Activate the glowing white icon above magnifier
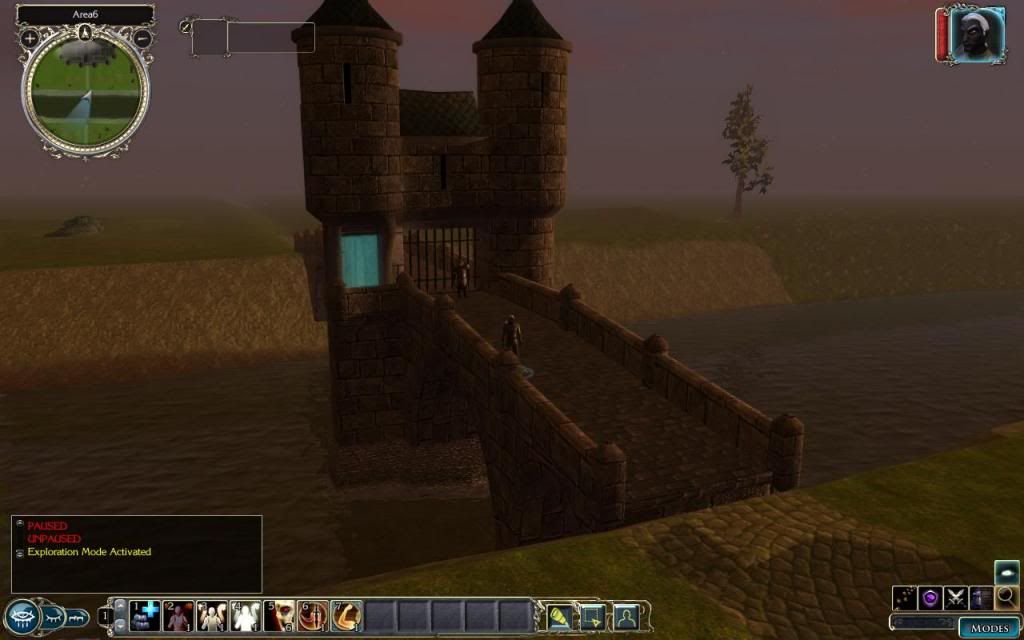The image size is (1024, 640). [x=1007, y=572]
